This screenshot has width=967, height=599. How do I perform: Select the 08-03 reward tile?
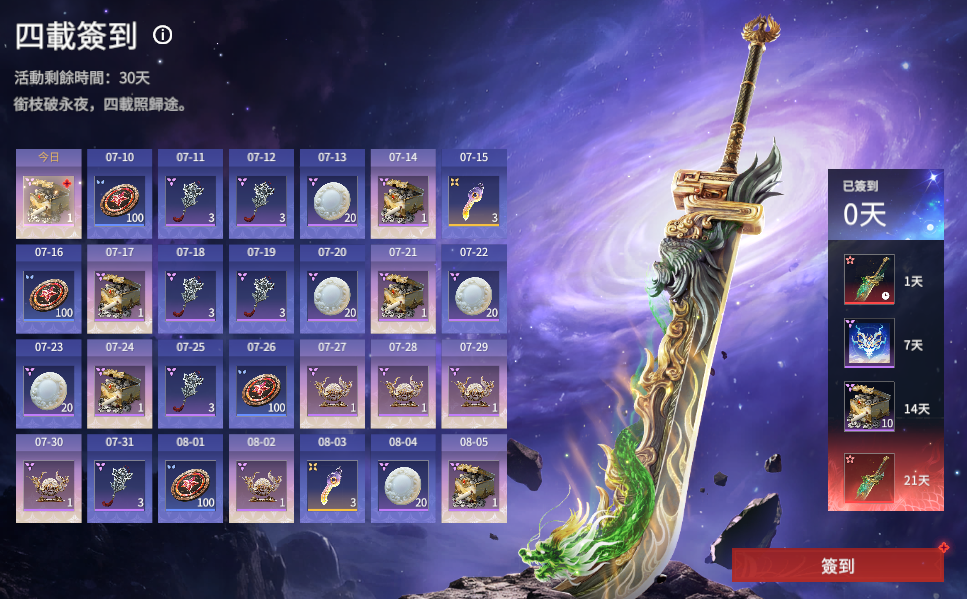332,483
